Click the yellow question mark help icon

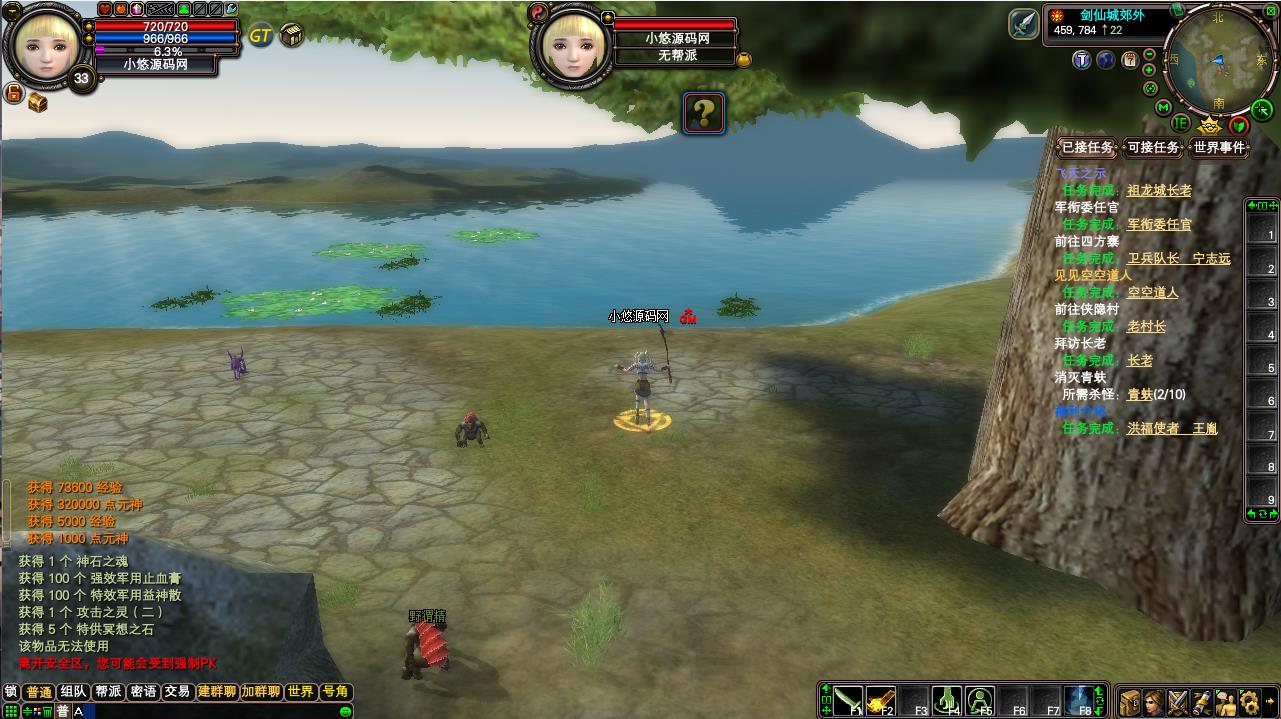pyautogui.click(x=704, y=112)
